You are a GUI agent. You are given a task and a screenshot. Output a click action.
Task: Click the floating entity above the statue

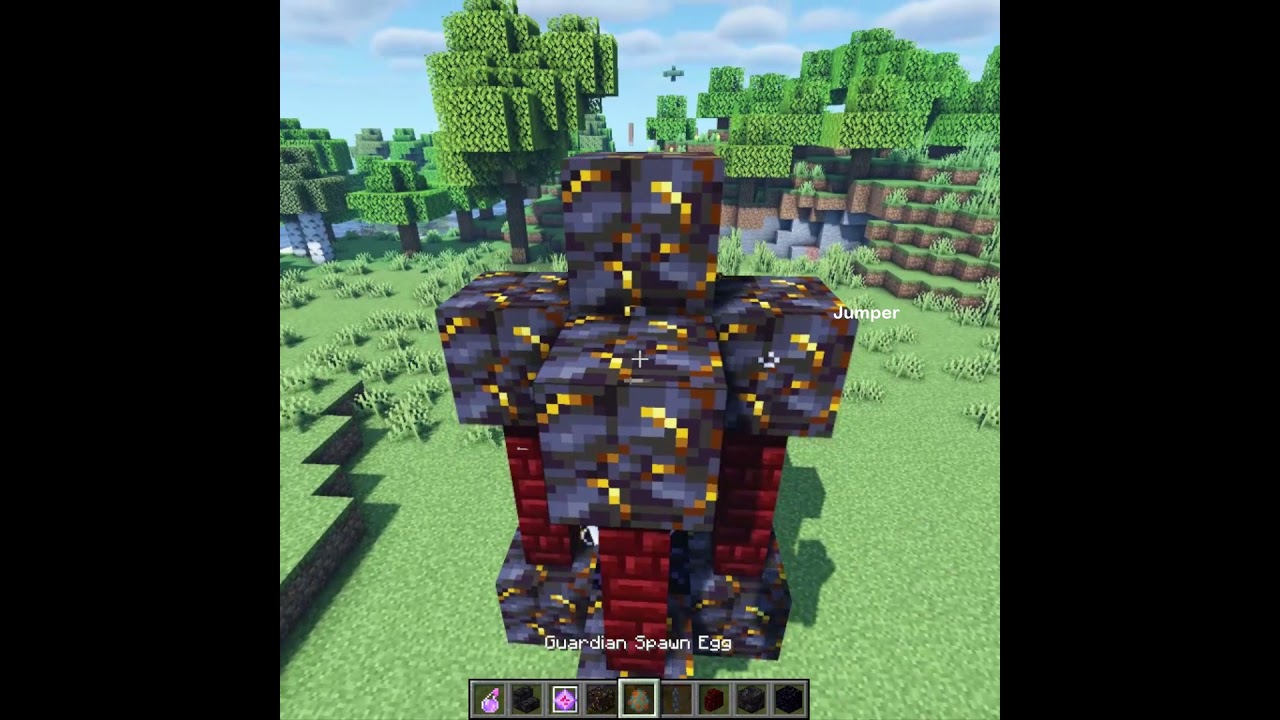(672, 72)
